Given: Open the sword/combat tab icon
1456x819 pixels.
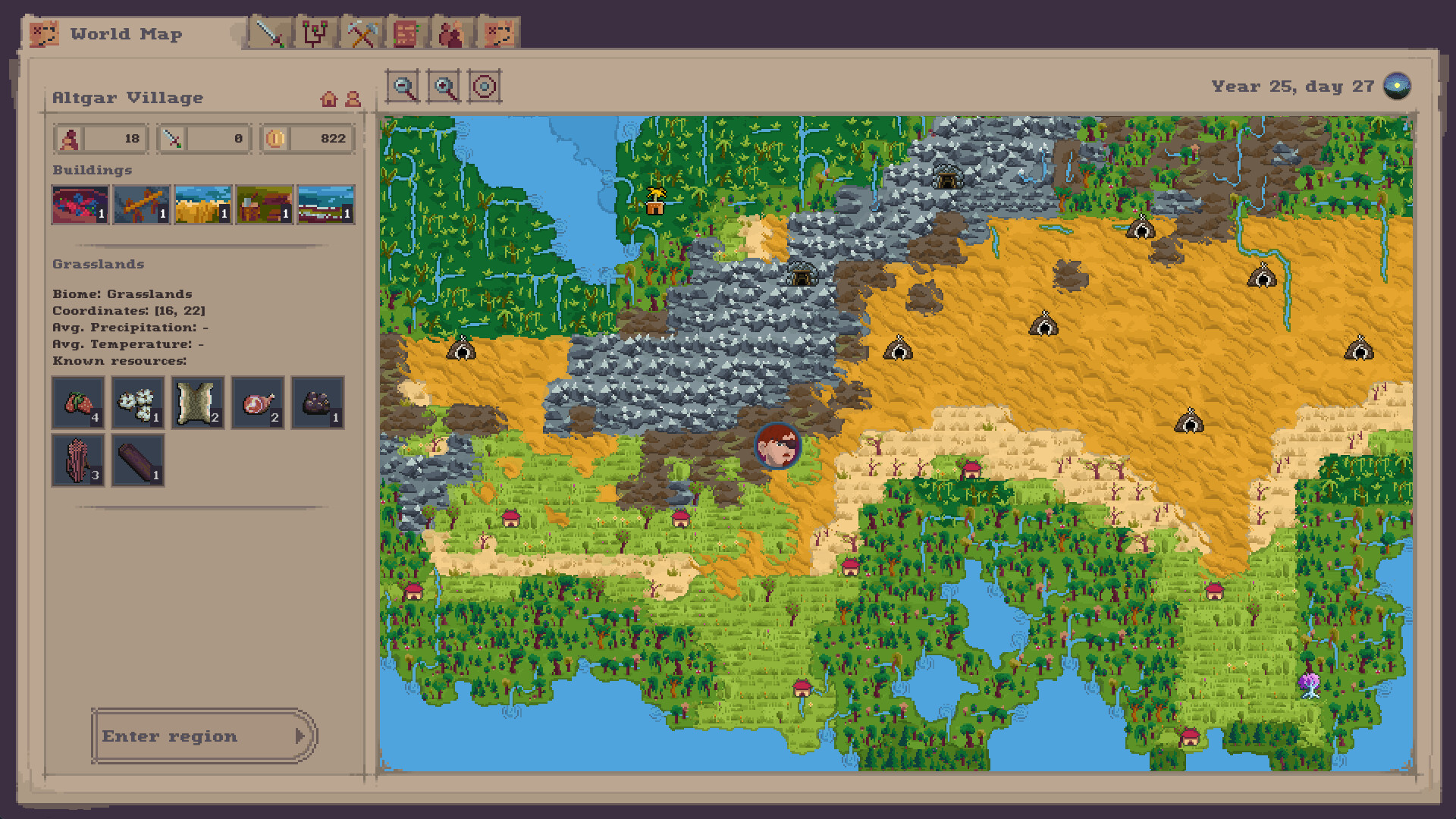Looking at the screenshot, I should pos(271,33).
